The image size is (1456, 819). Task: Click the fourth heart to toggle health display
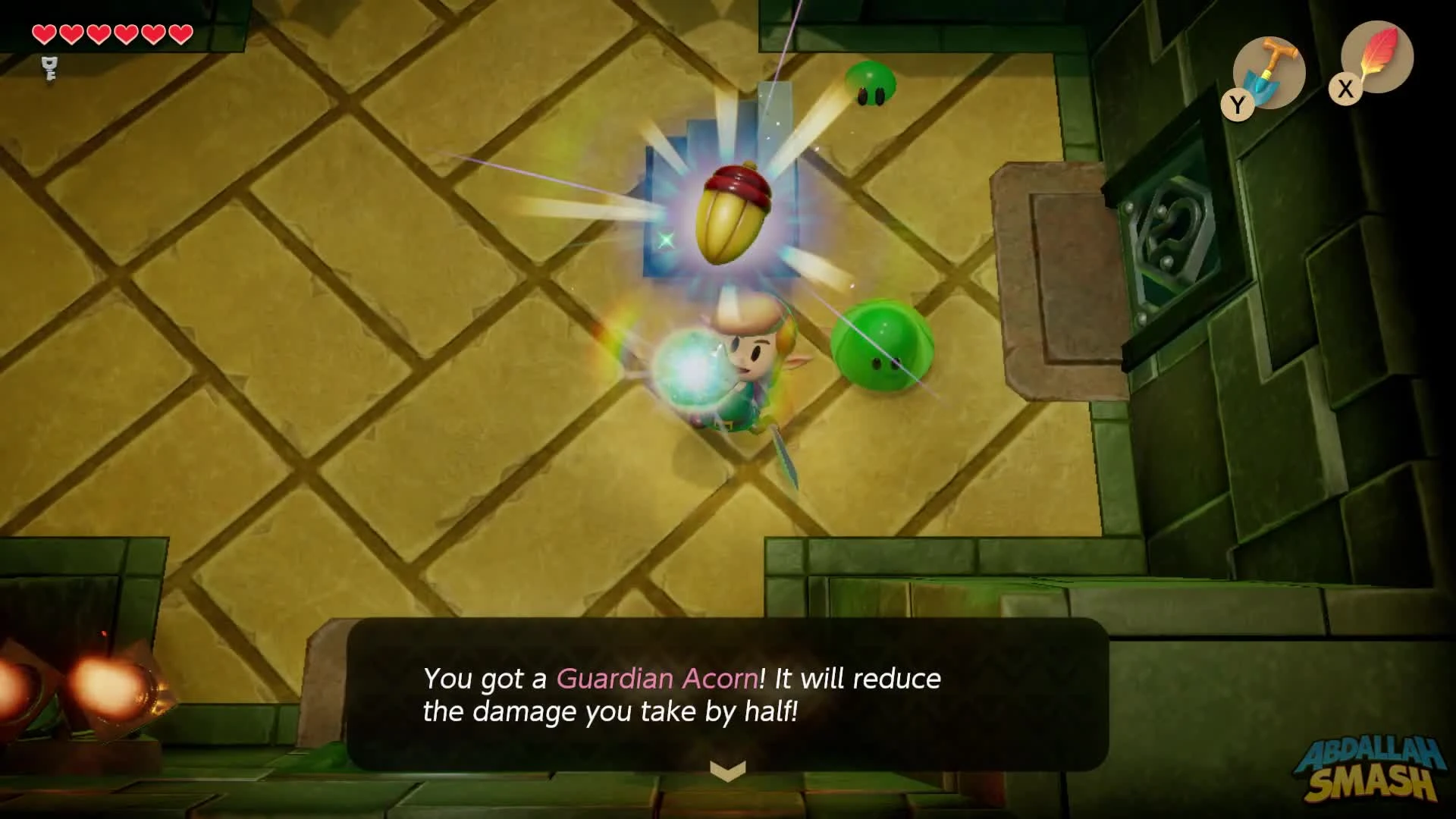(126, 33)
